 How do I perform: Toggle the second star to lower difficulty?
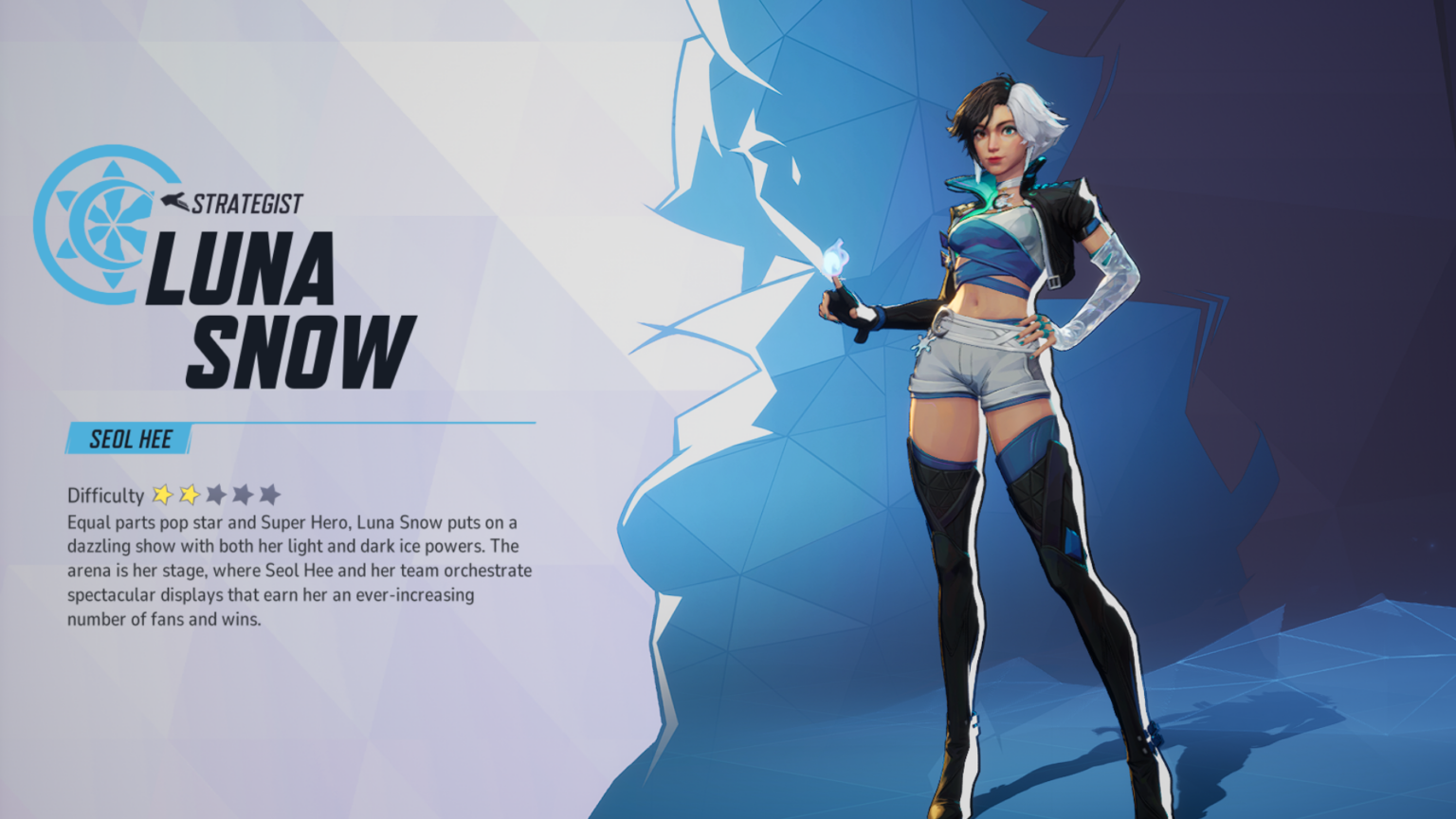[188, 495]
